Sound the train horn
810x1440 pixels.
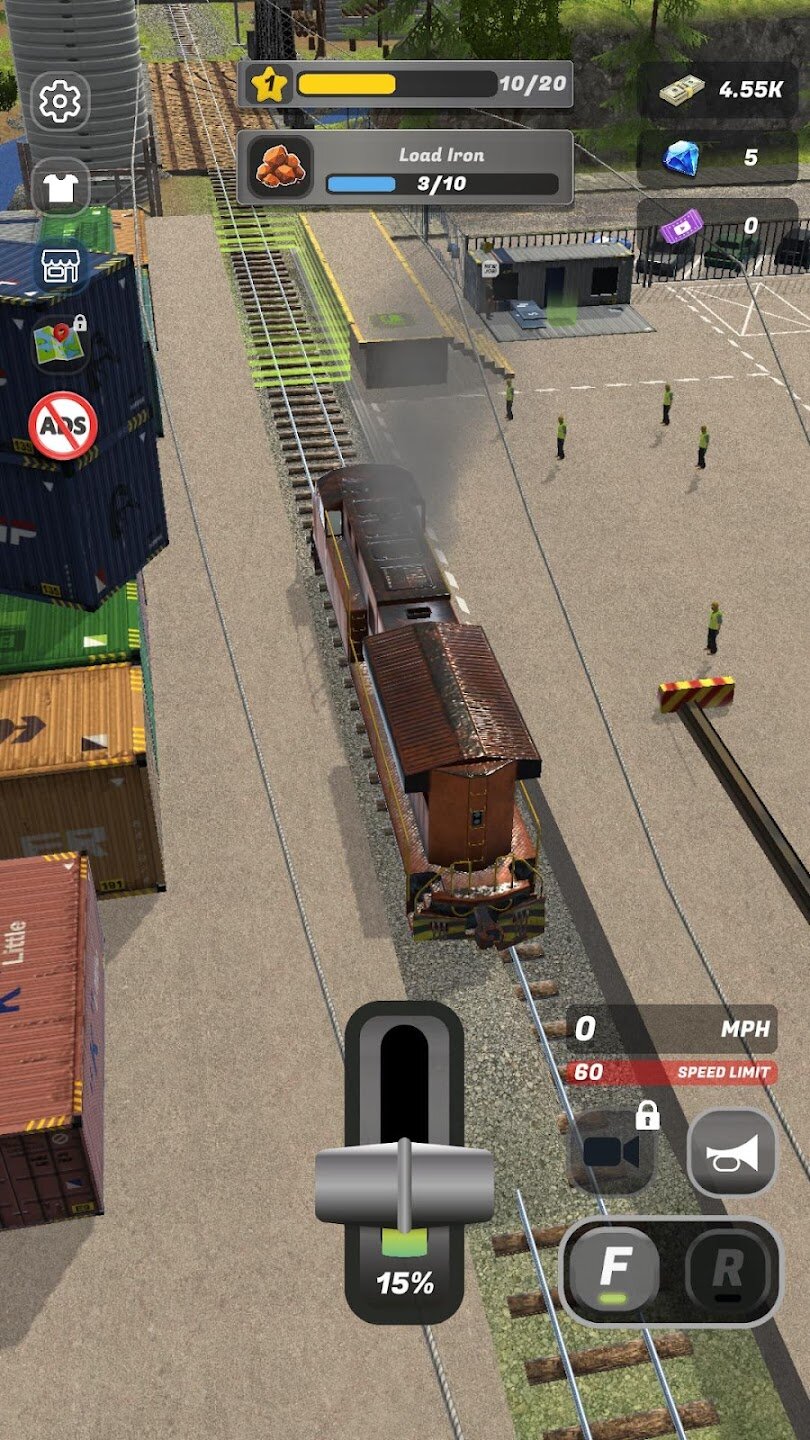pos(732,1153)
